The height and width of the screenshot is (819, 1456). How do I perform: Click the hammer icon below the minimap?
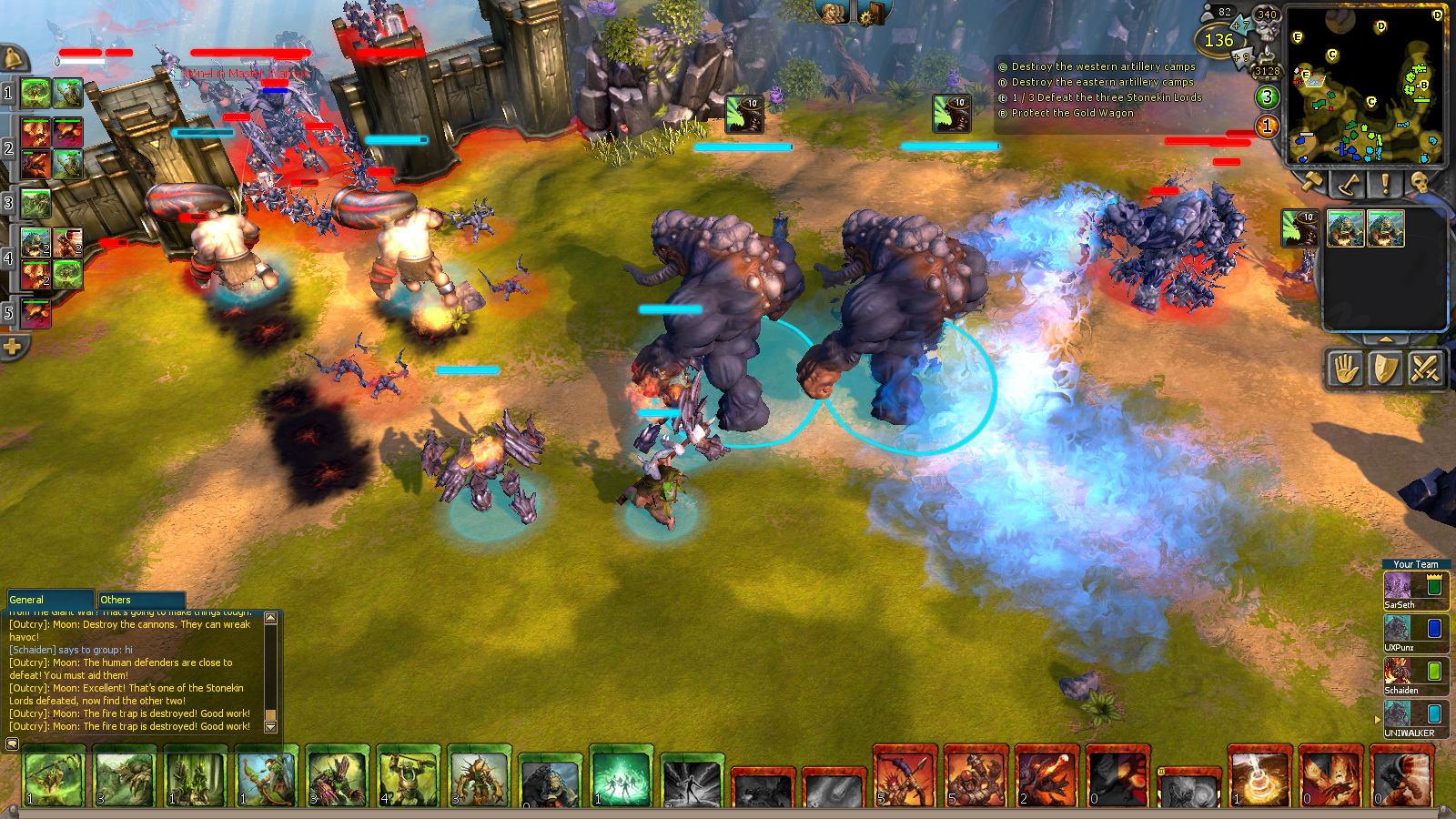click(1311, 184)
